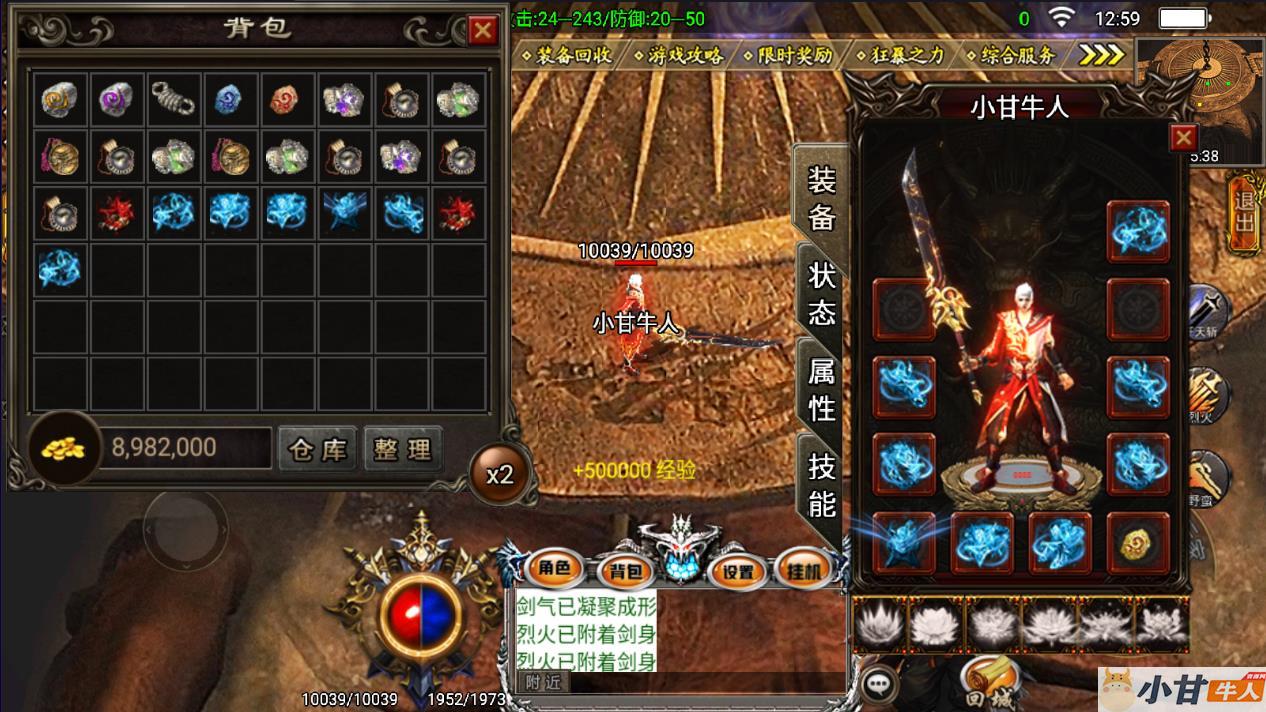Expand the top menu with yellow arrows
This screenshot has width=1266, height=712.
pyautogui.click(x=1101, y=55)
